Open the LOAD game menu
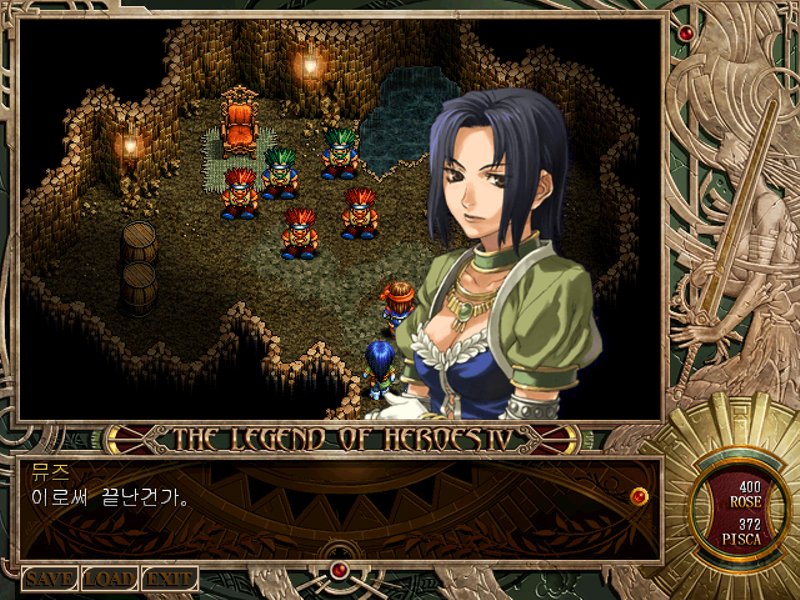The width and height of the screenshot is (800, 600). point(109,579)
